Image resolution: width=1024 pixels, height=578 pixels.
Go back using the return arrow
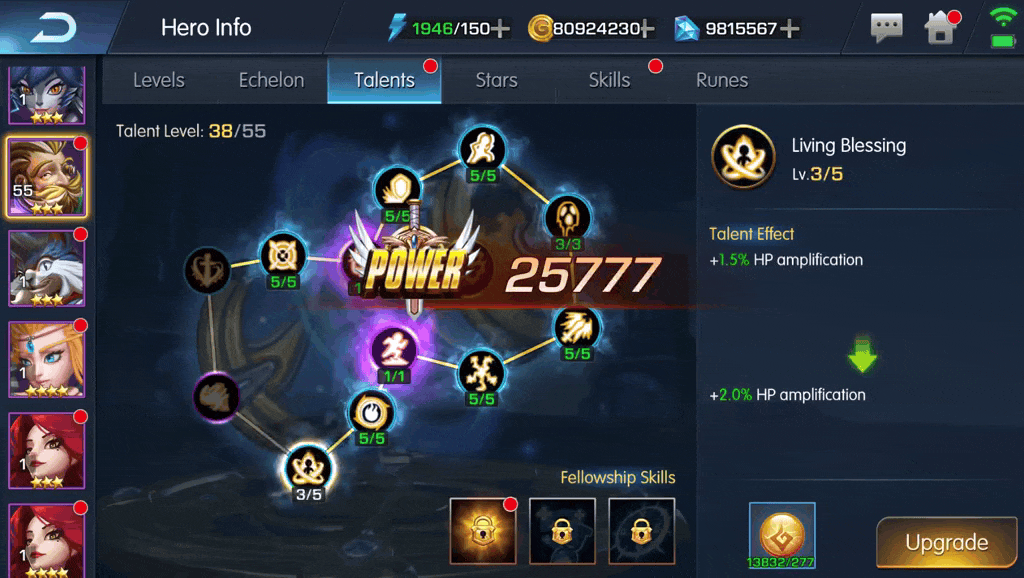pyautogui.click(x=52, y=28)
